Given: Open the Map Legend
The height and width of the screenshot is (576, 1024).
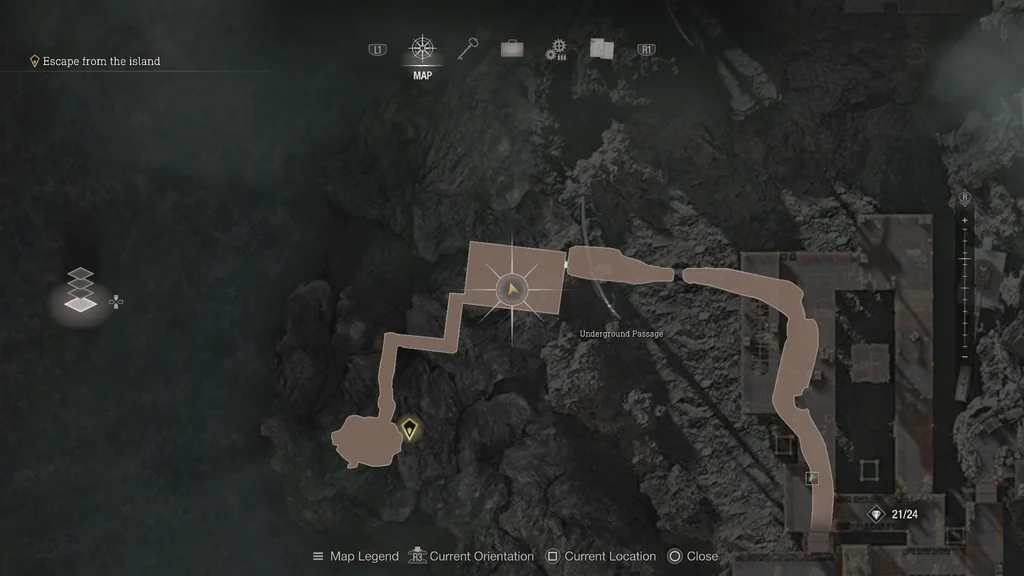Looking at the screenshot, I should point(355,556).
